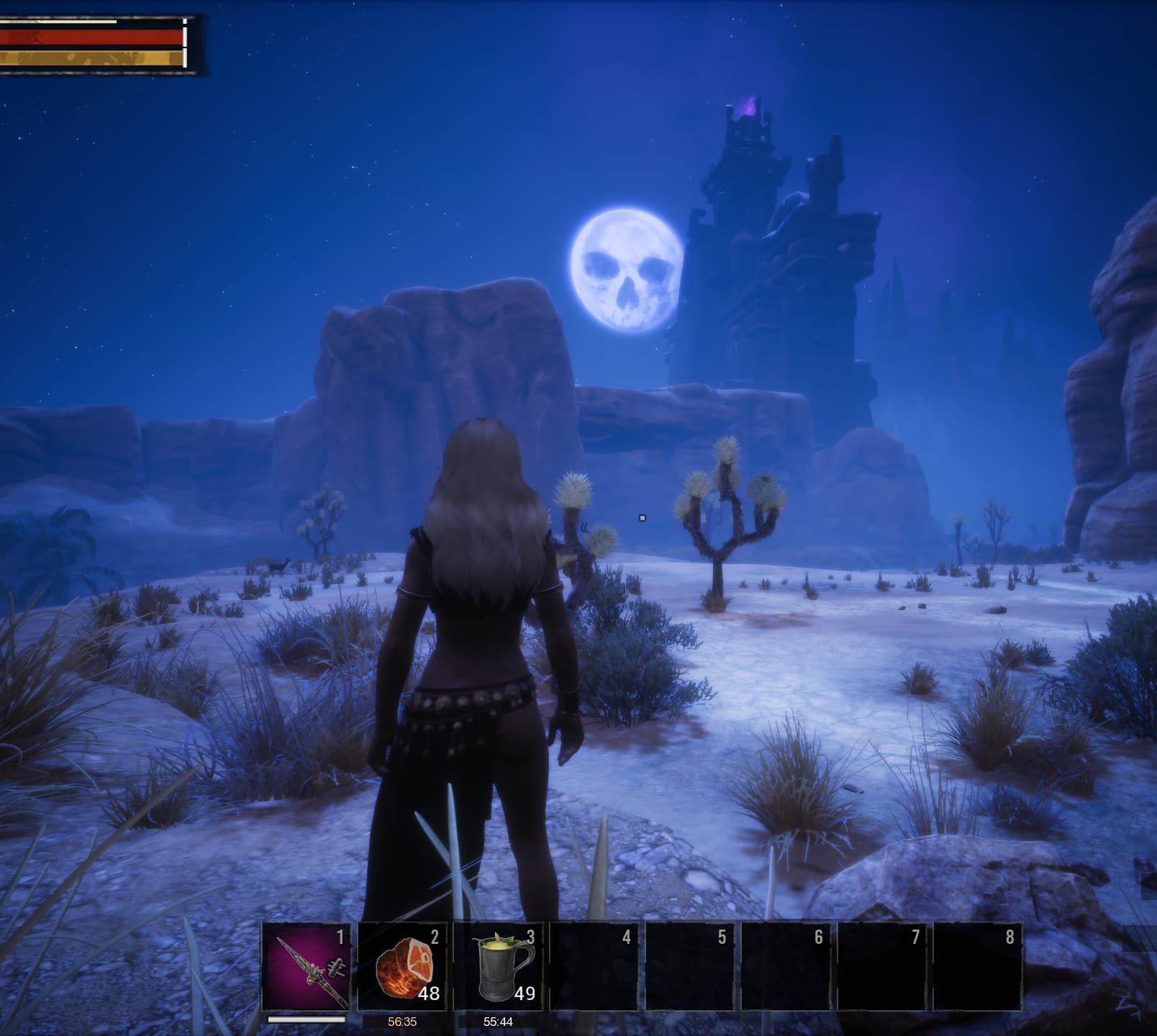Click the slot number 3 label on the hotbar

(531, 936)
